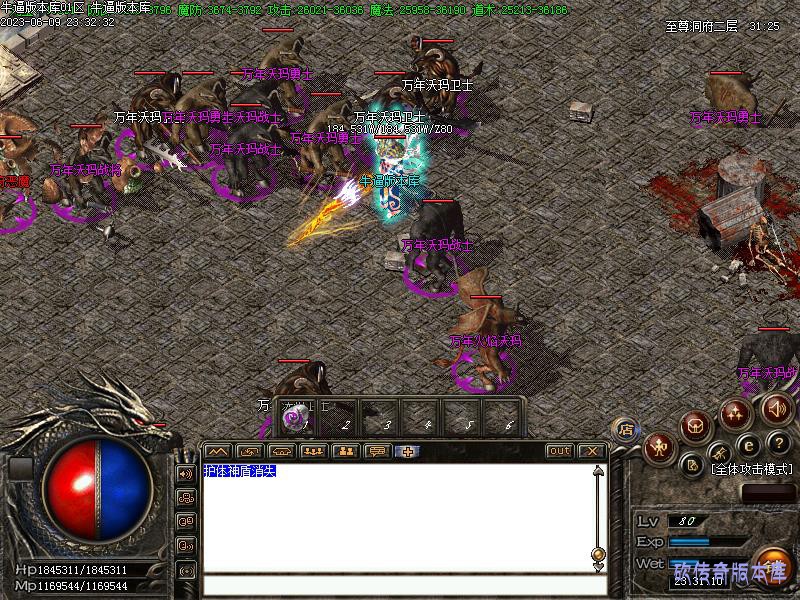Open the skills panel with sparkle icon
800x600 pixels.
click(736, 412)
